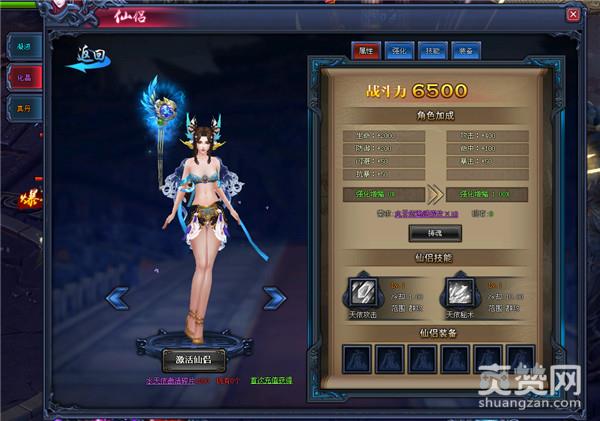The height and width of the screenshot is (421, 600).
Task: Show the 装备 equipment tab
Action: click(x=468, y=48)
